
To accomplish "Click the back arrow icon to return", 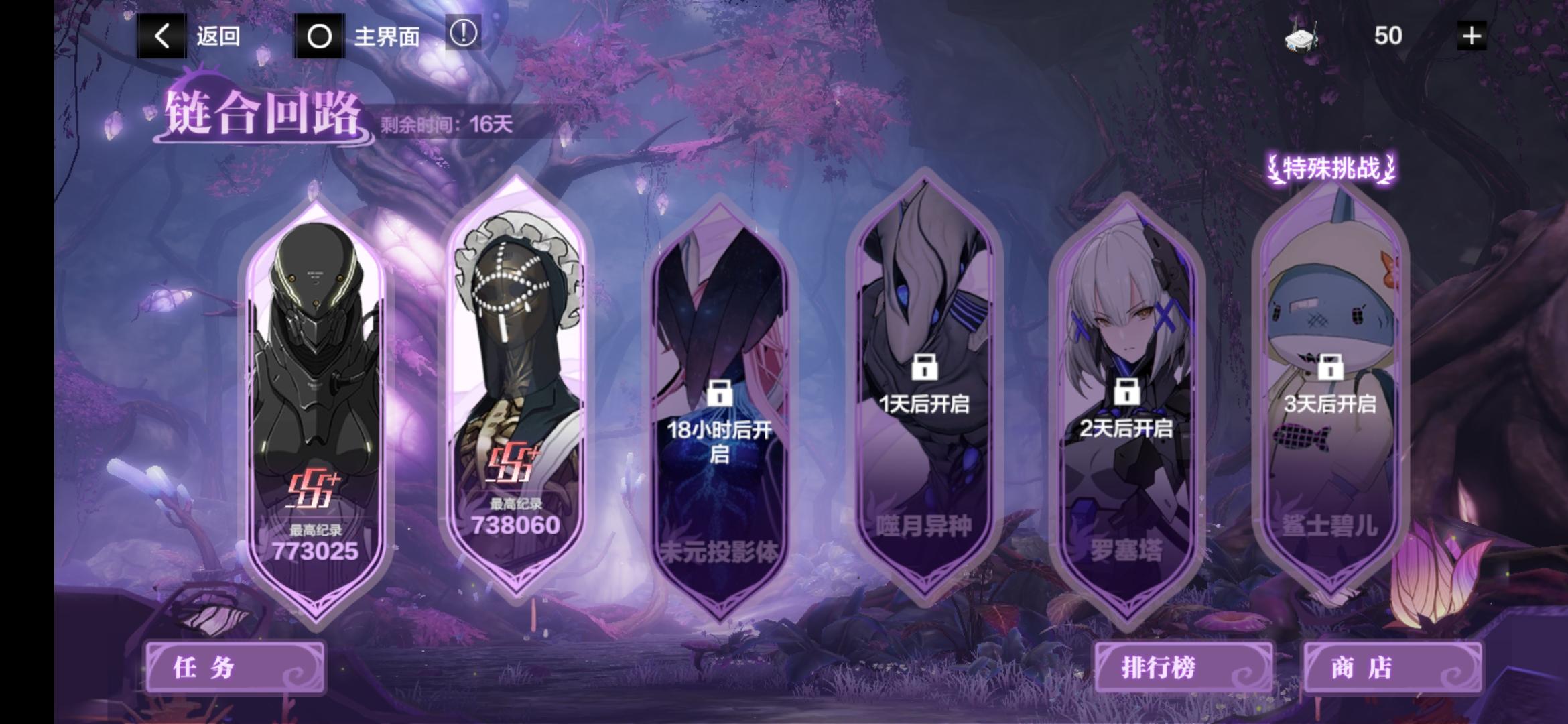I will click(161, 35).
